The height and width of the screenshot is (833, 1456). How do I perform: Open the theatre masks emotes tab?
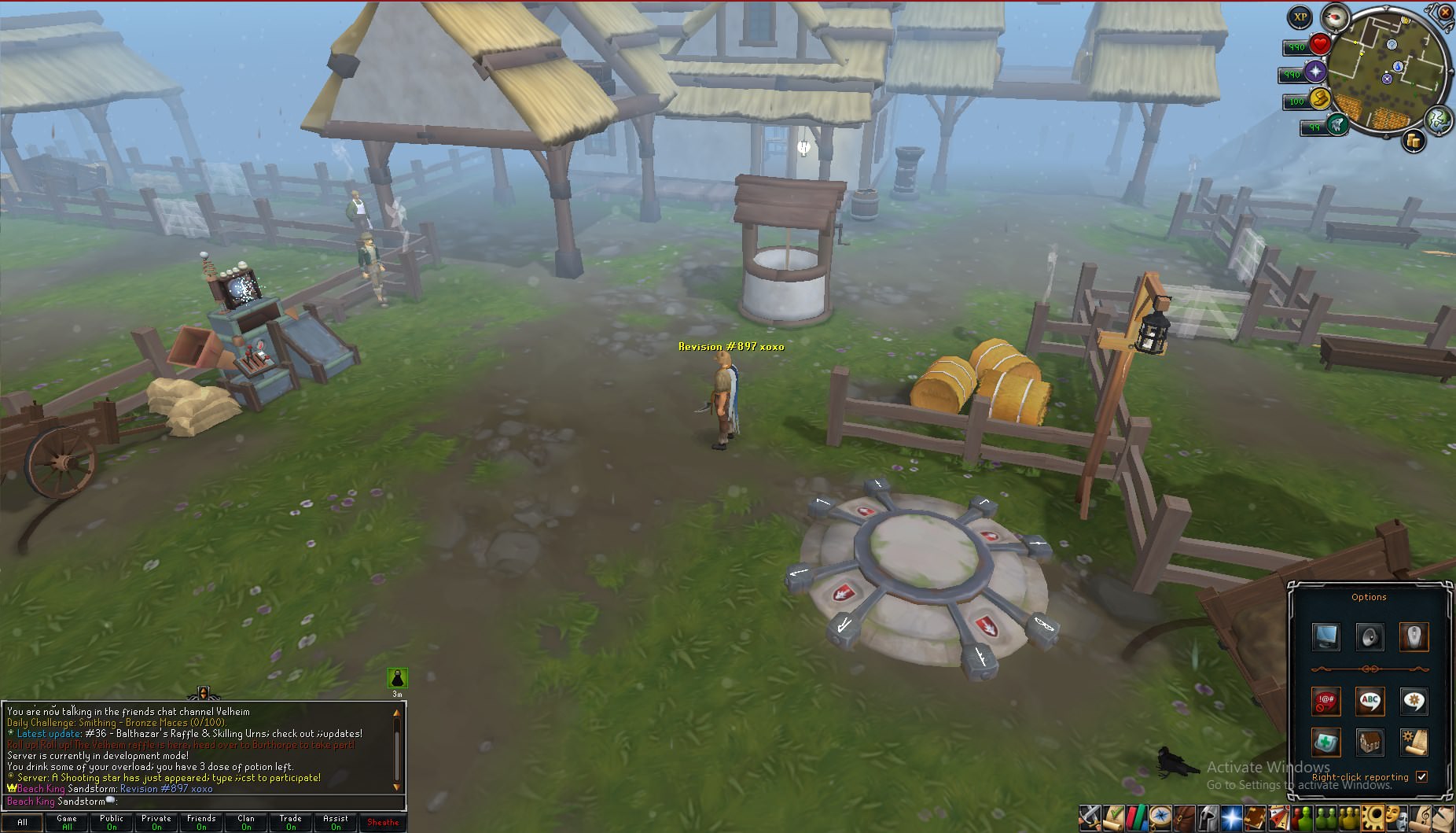1395,817
